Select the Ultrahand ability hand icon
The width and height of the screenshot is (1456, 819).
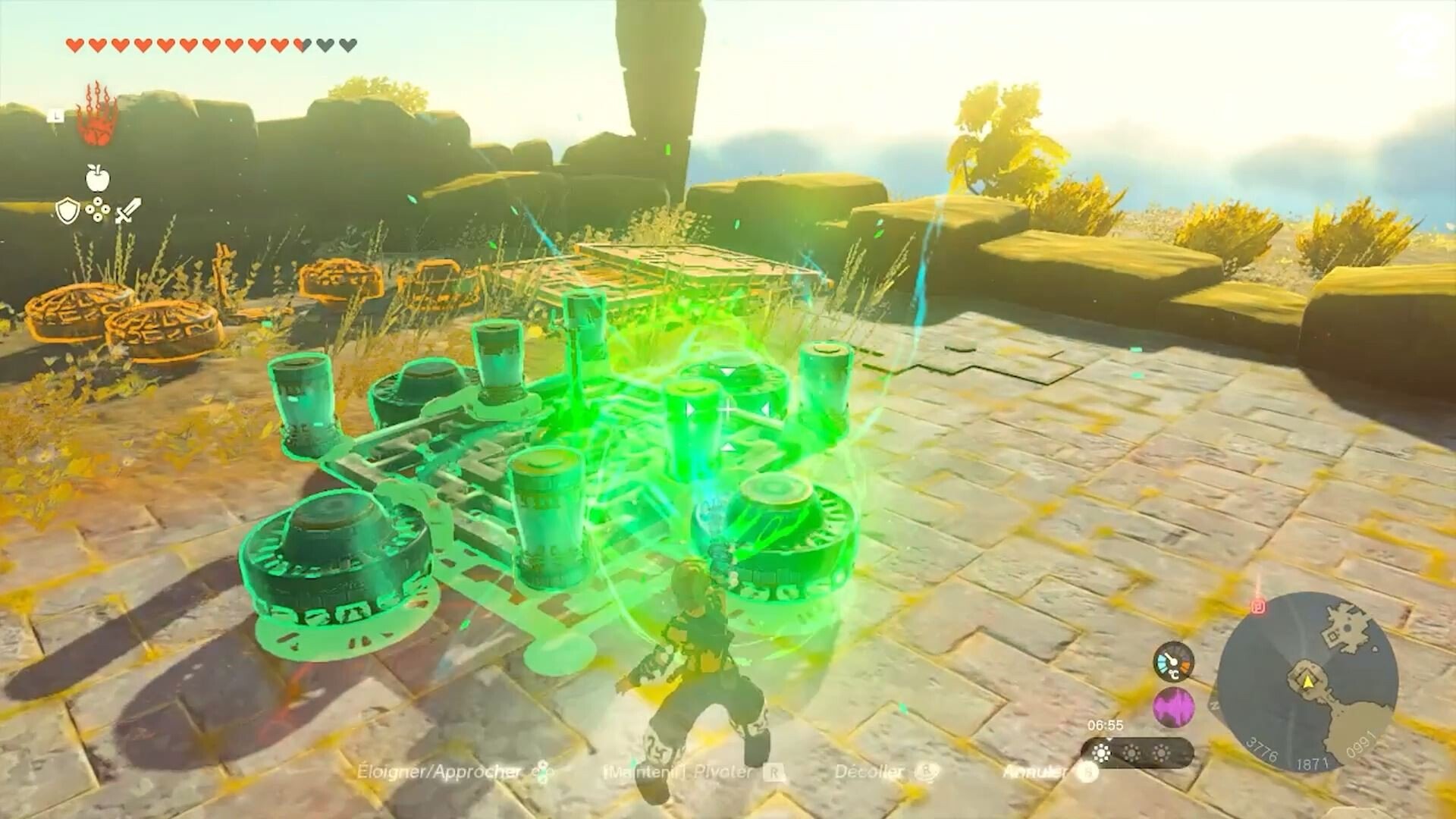point(96,124)
